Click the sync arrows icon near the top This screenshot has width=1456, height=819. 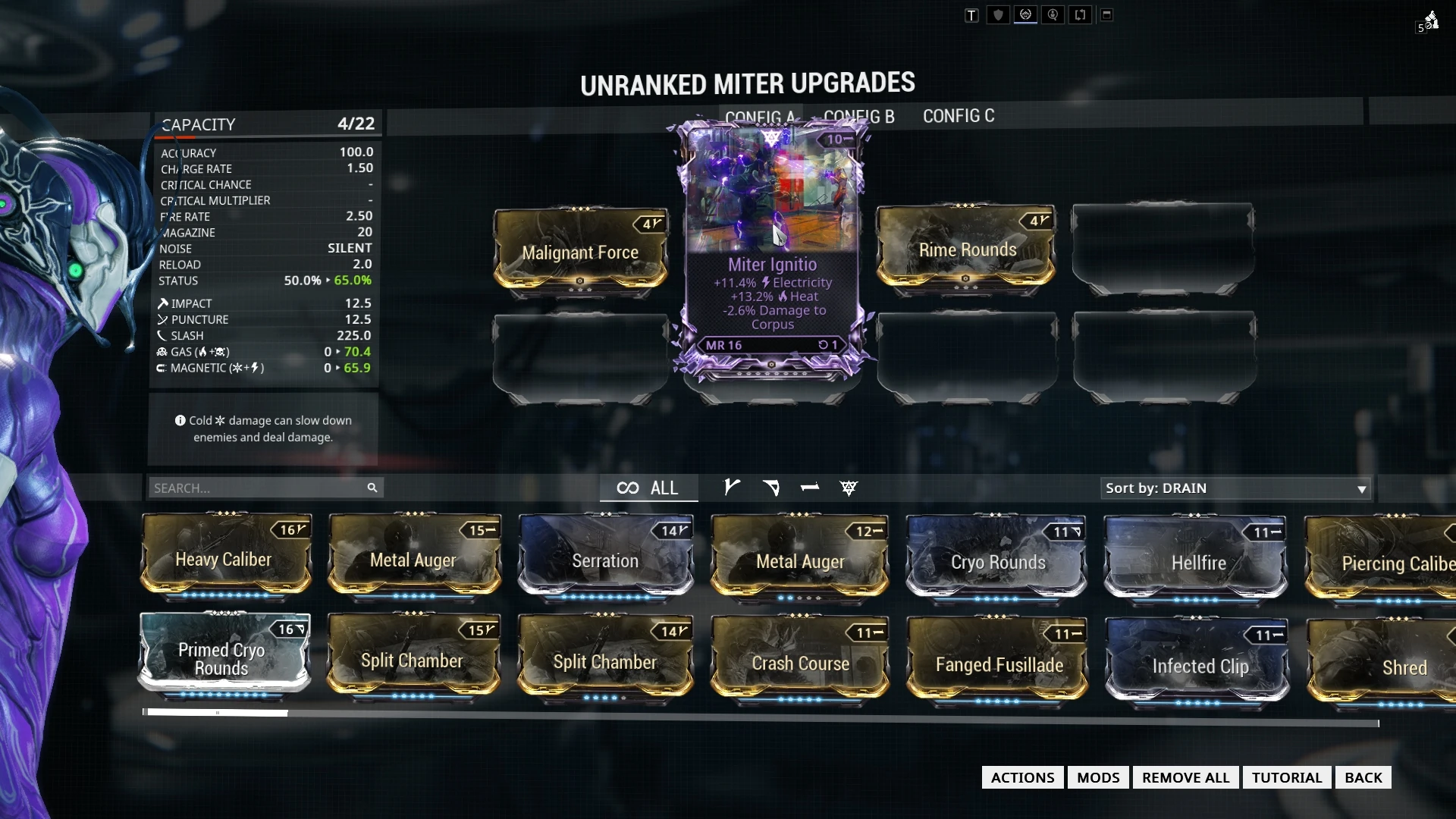point(1080,14)
